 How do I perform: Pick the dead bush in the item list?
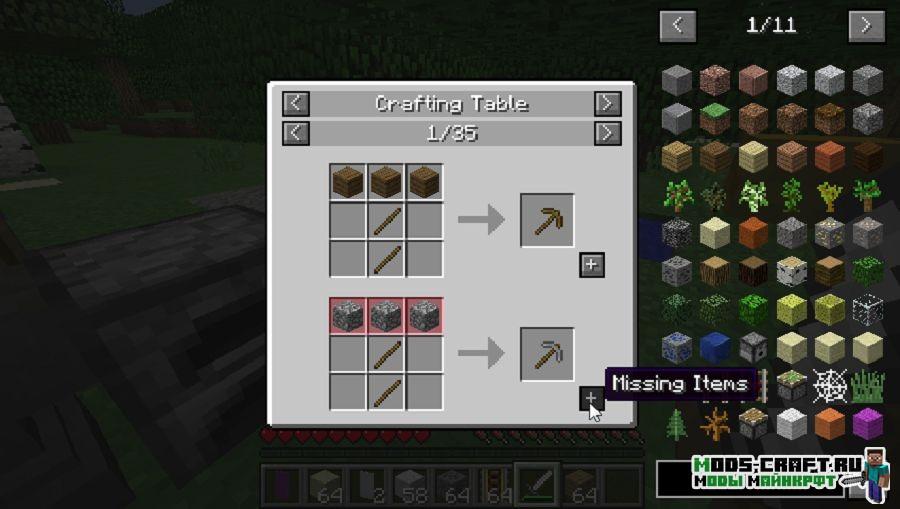click(715, 423)
